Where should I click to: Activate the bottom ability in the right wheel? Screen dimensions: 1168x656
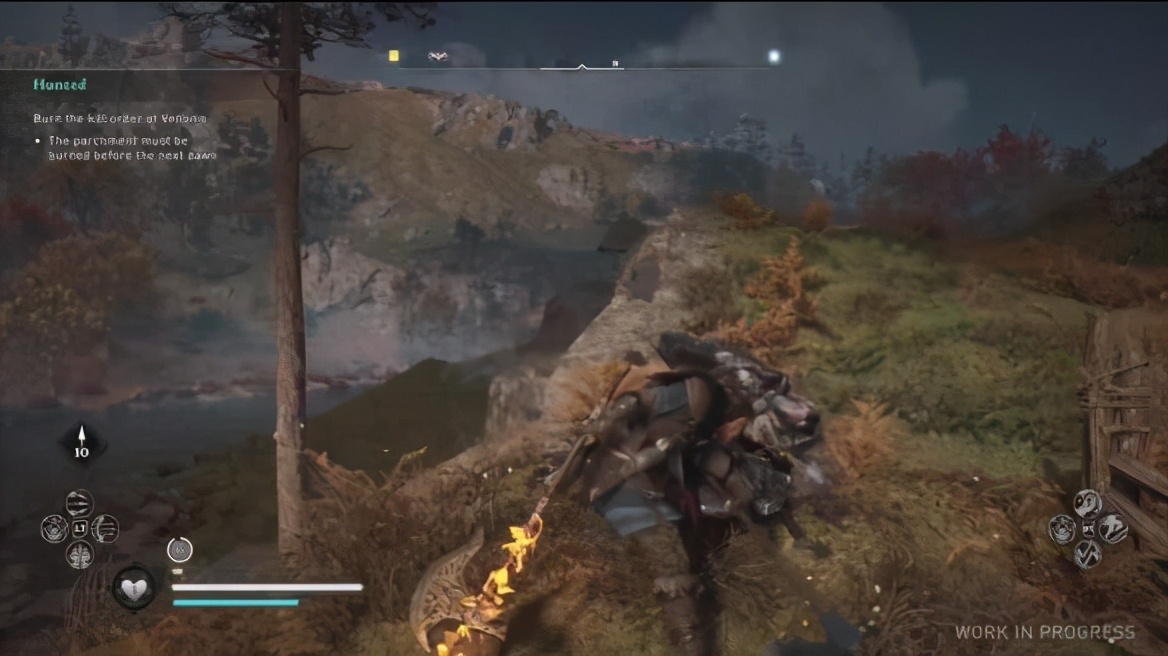tap(1087, 554)
